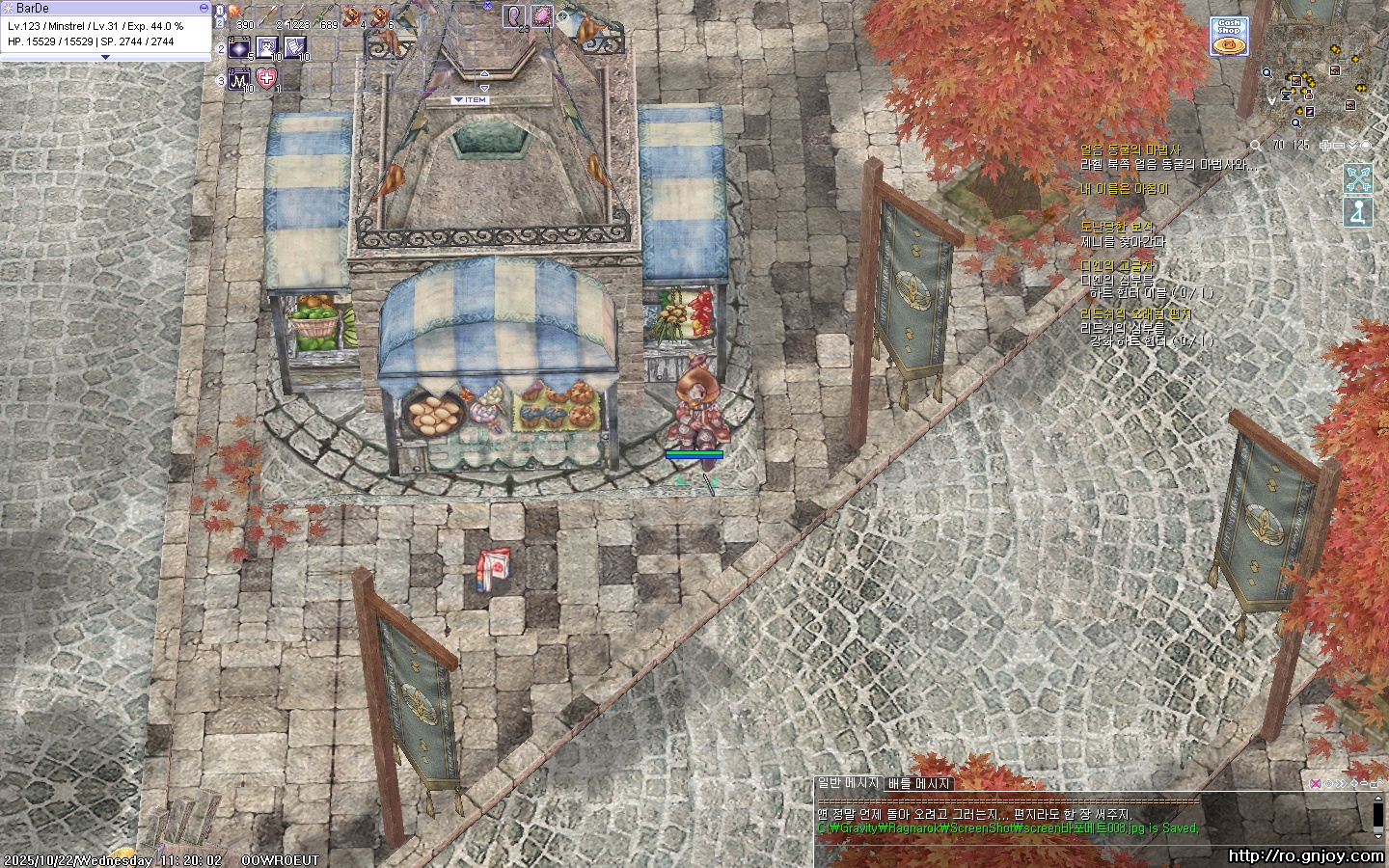Activate the purple star skill

tap(239, 46)
